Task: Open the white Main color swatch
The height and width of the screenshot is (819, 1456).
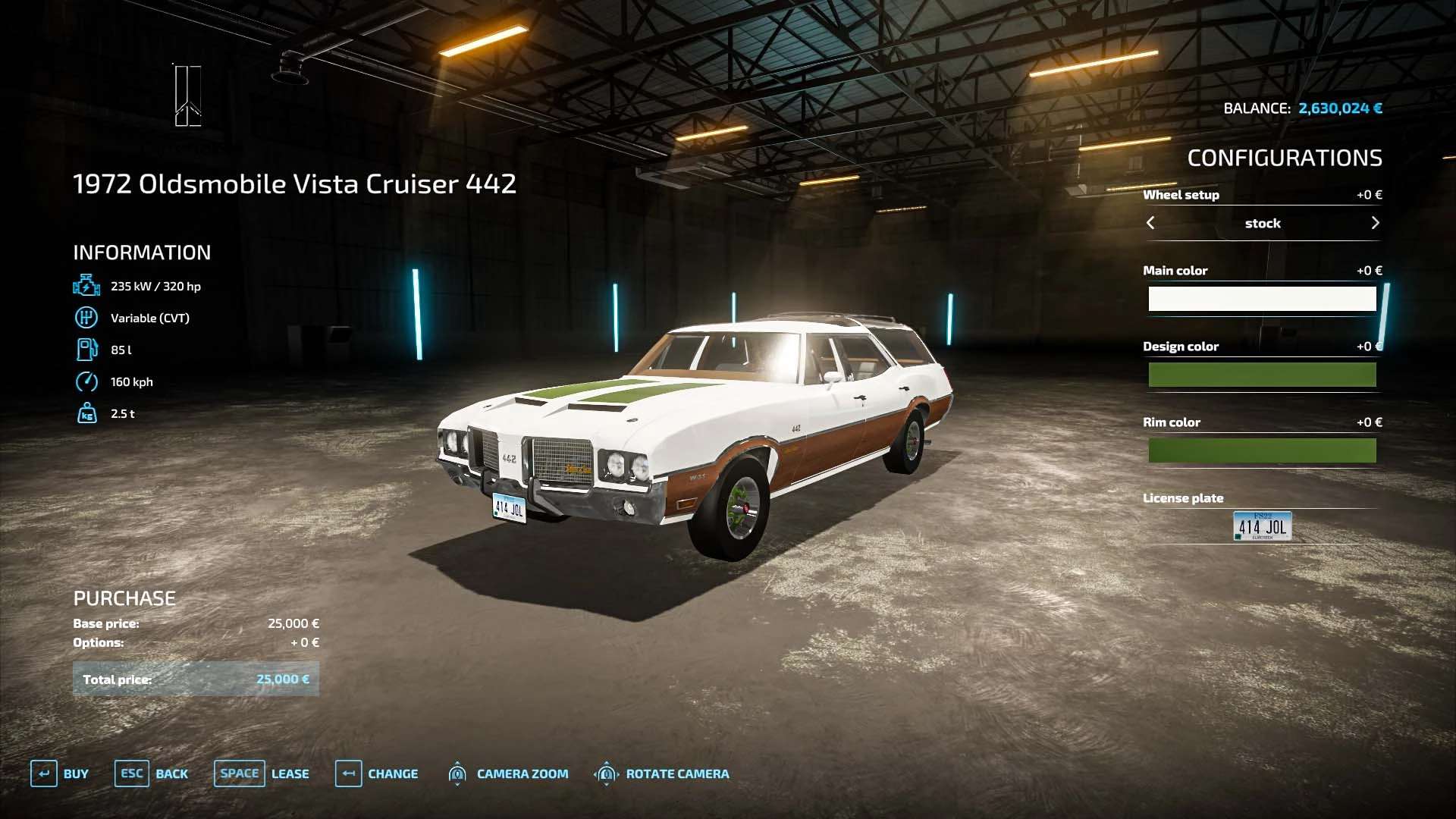Action: point(1262,299)
